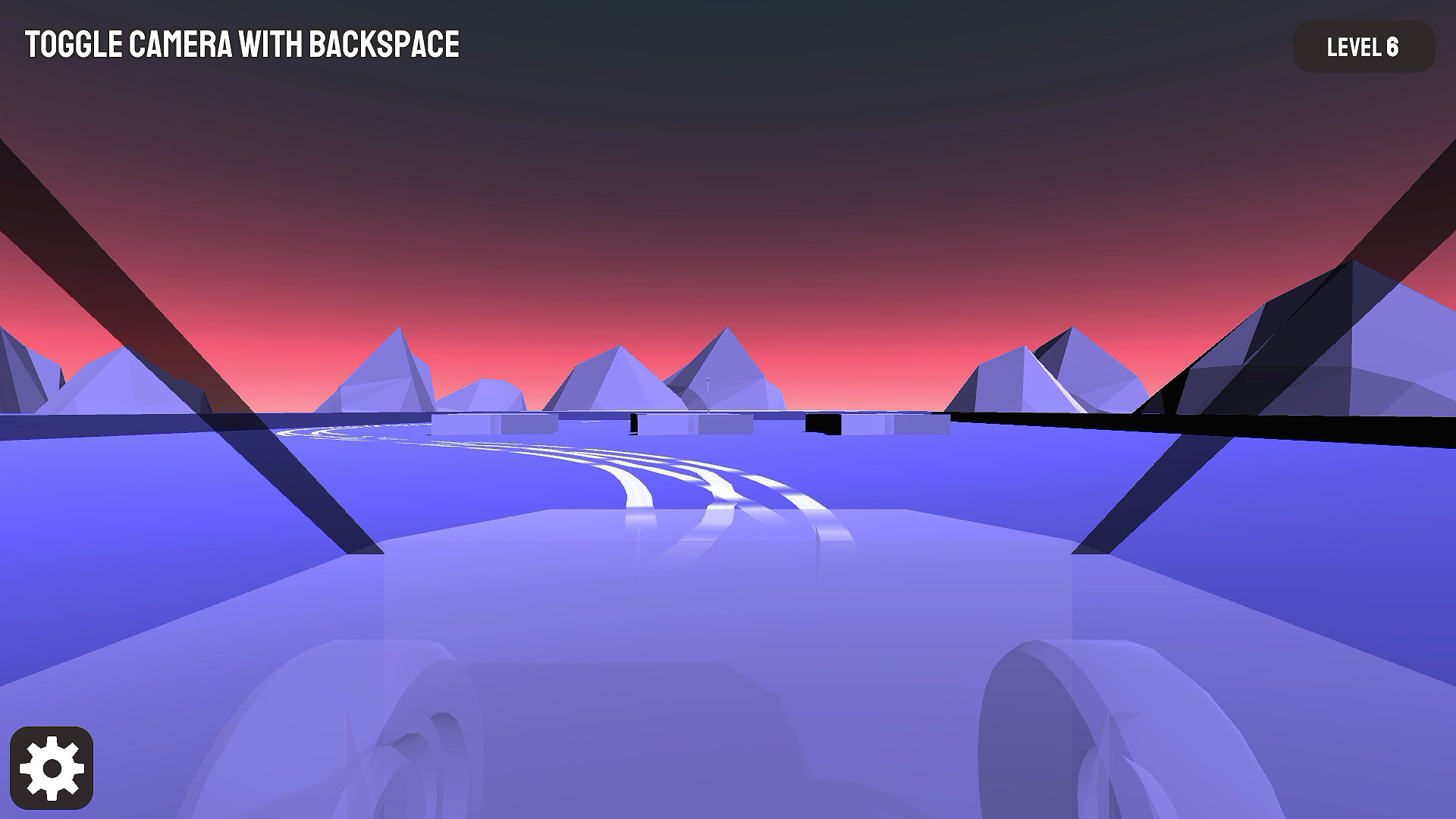
Task: Click the camera toggle hint text
Action: (243, 45)
